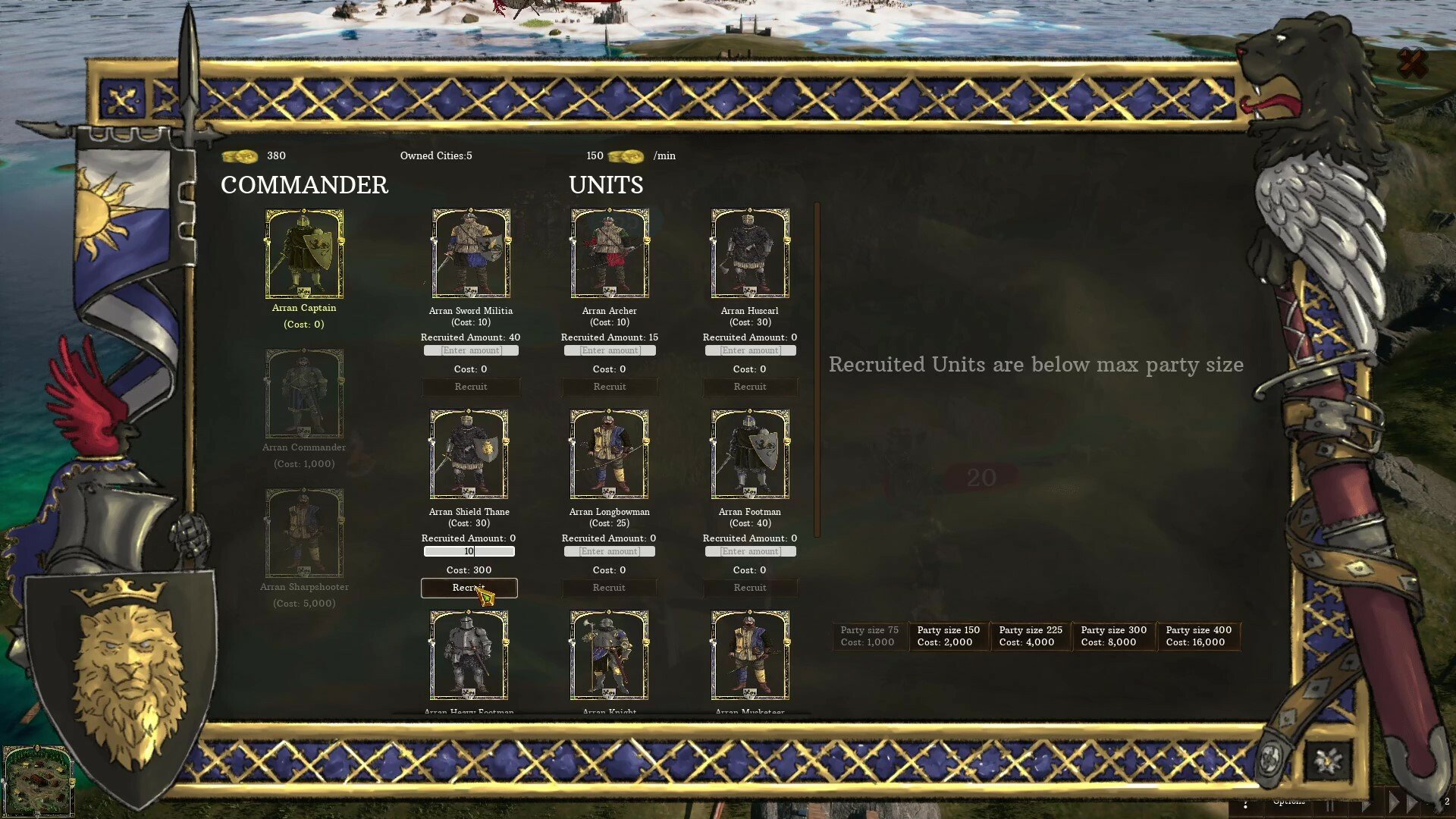Buy the Party size 150 upgrade
1456x819 pixels.
948,636
